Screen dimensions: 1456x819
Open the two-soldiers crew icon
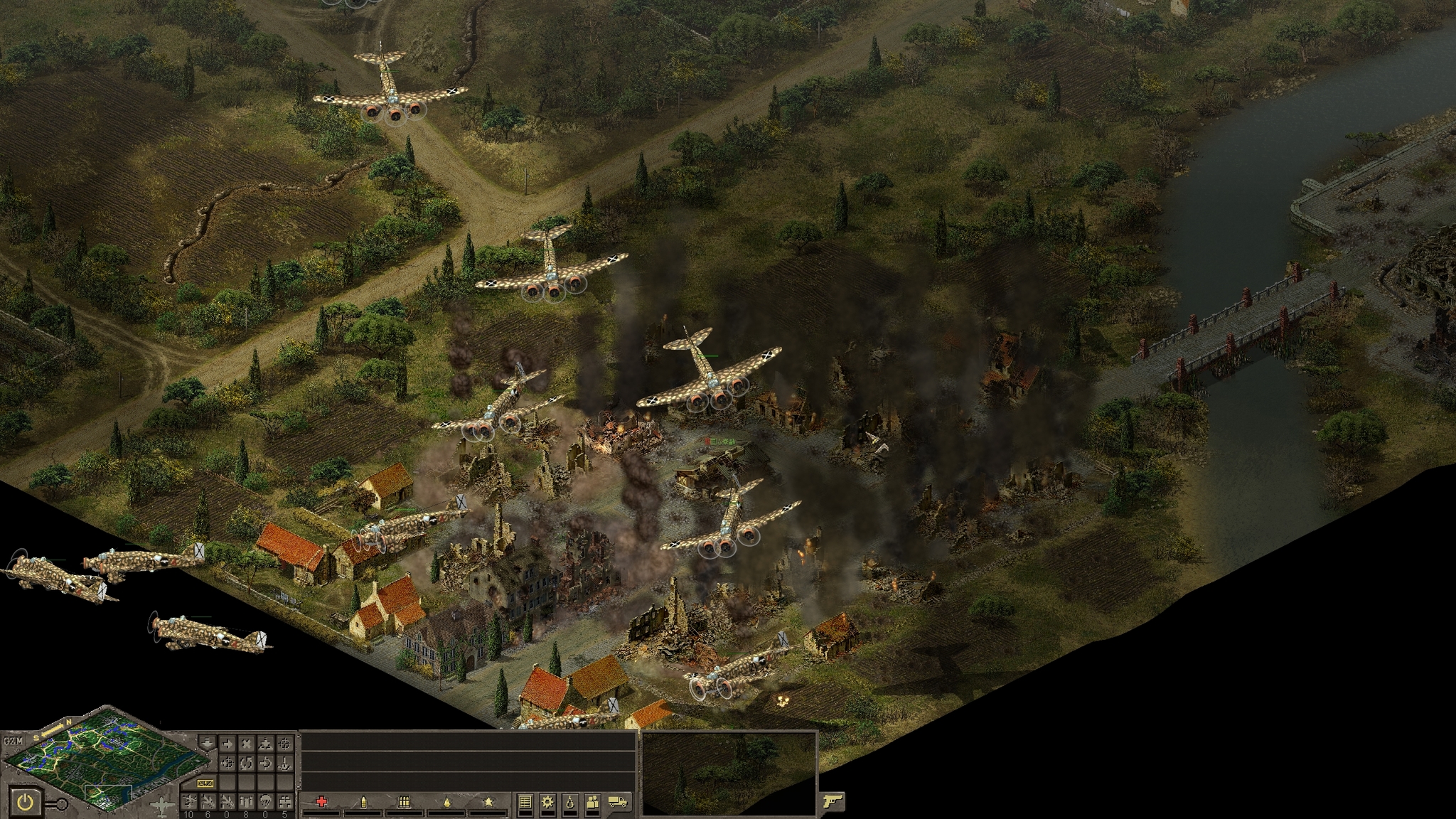click(x=593, y=802)
